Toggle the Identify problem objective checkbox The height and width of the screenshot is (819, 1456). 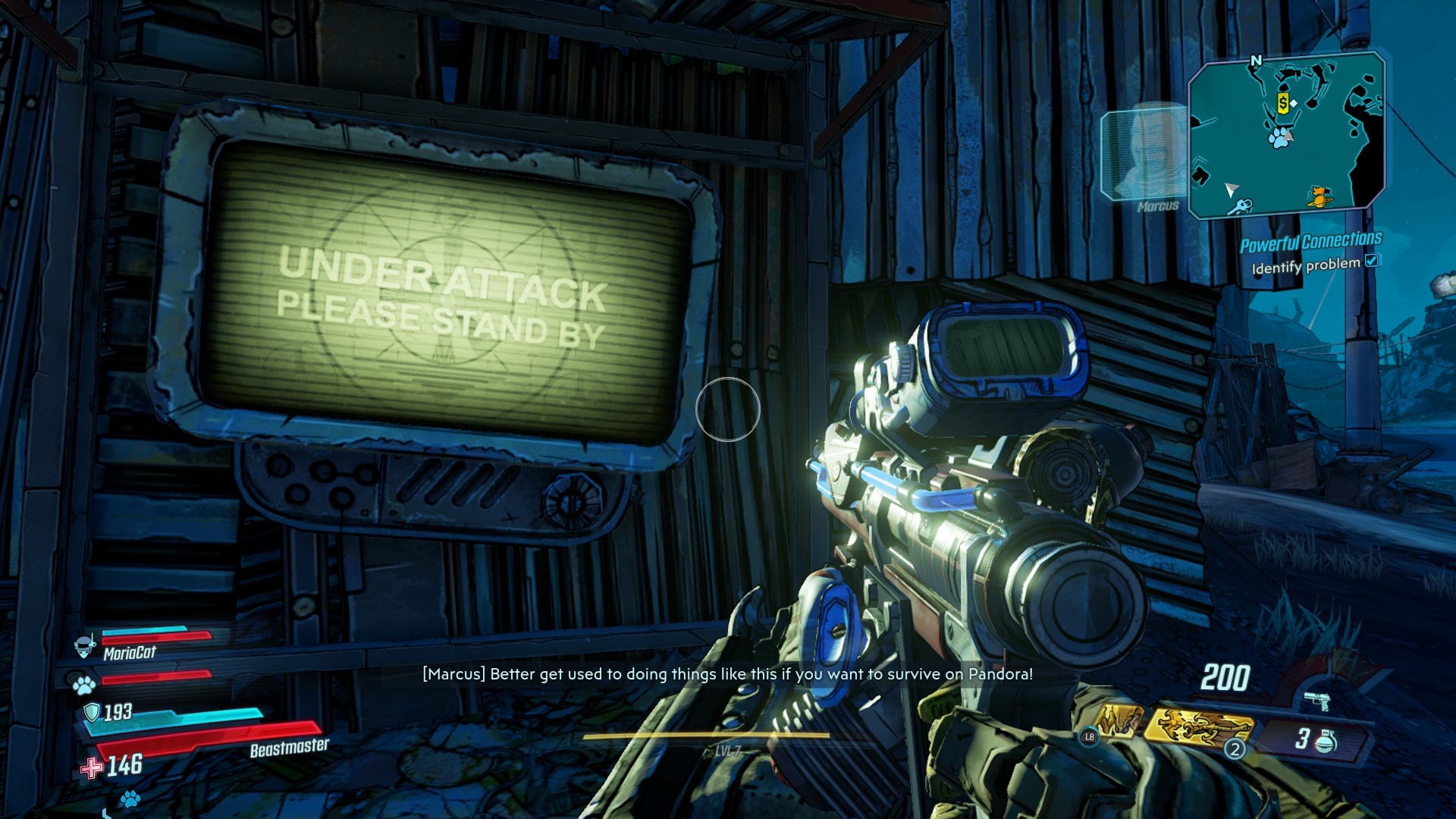(1371, 261)
